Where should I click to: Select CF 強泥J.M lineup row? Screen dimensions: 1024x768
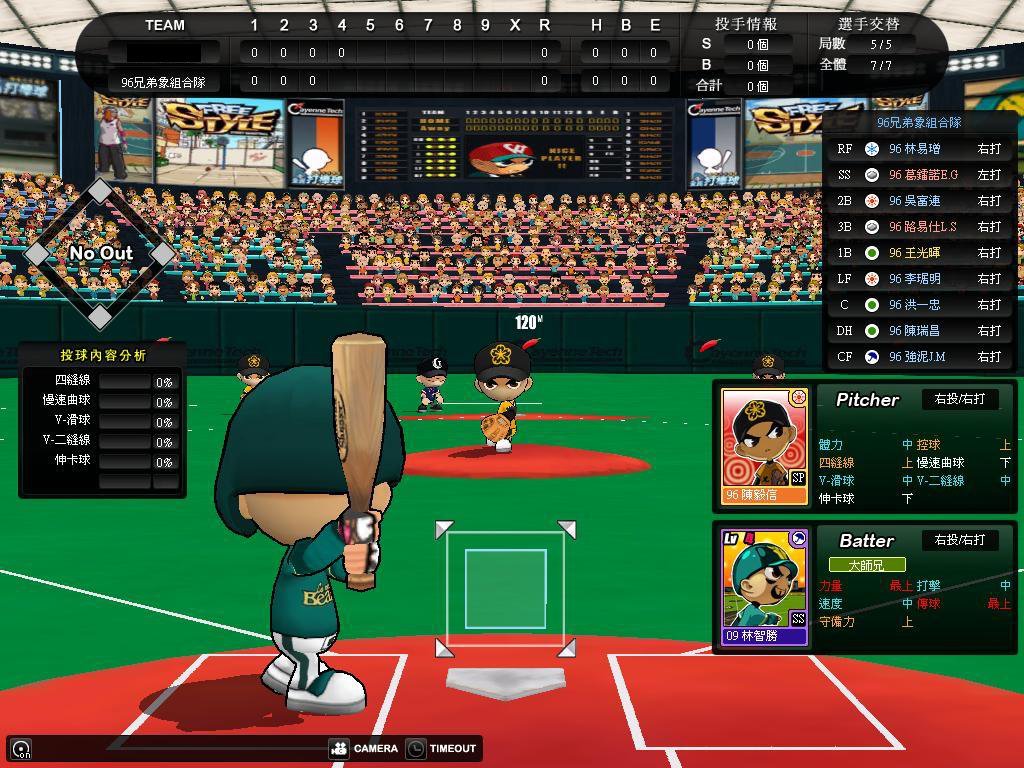[919, 357]
